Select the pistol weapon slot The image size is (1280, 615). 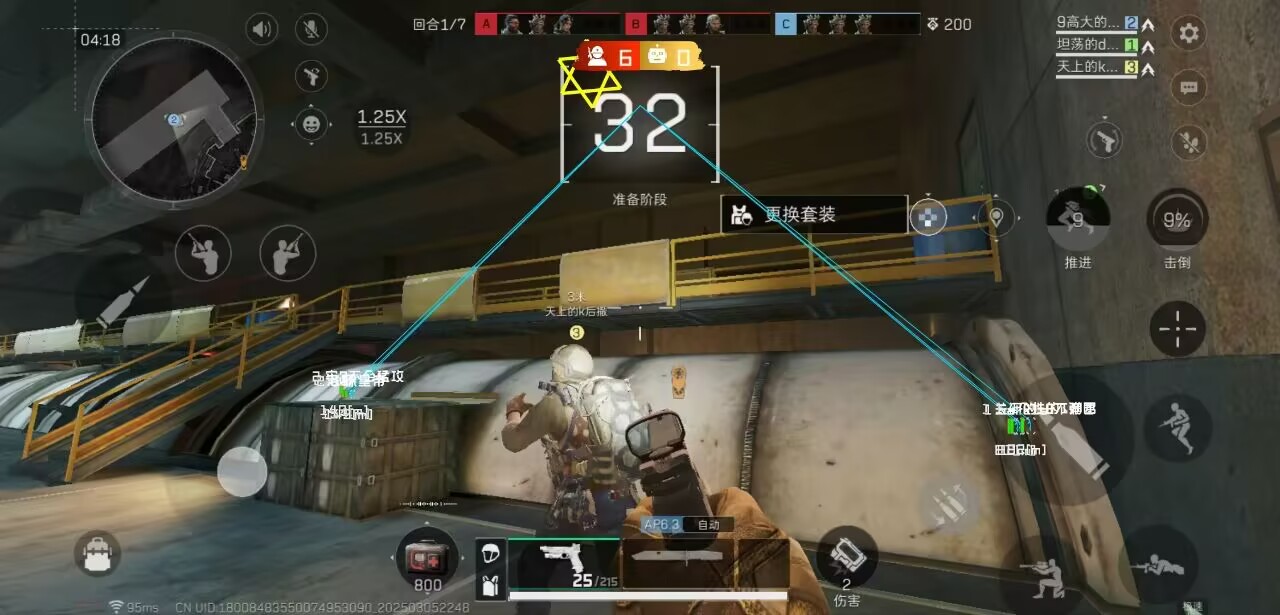pyautogui.click(x=565, y=563)
